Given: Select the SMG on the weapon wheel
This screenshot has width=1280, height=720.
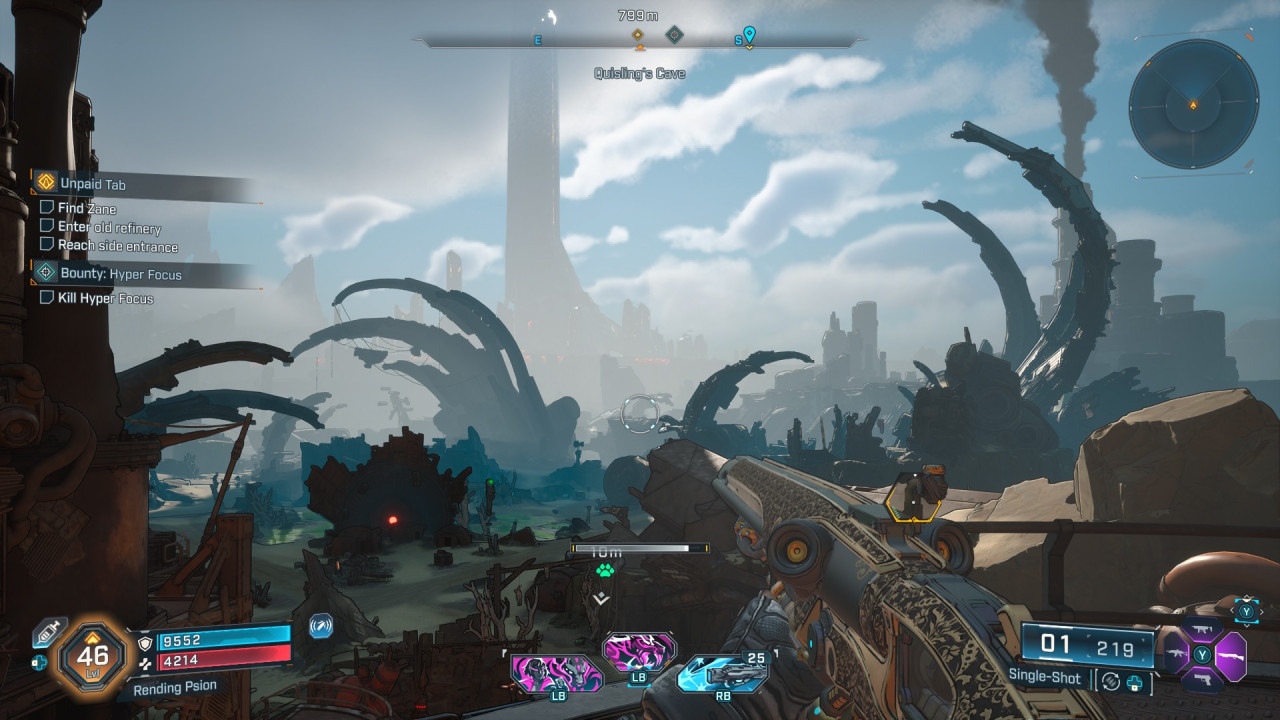Looking at the screenshot, I should pyautogui.click(x=1203, y=627).
